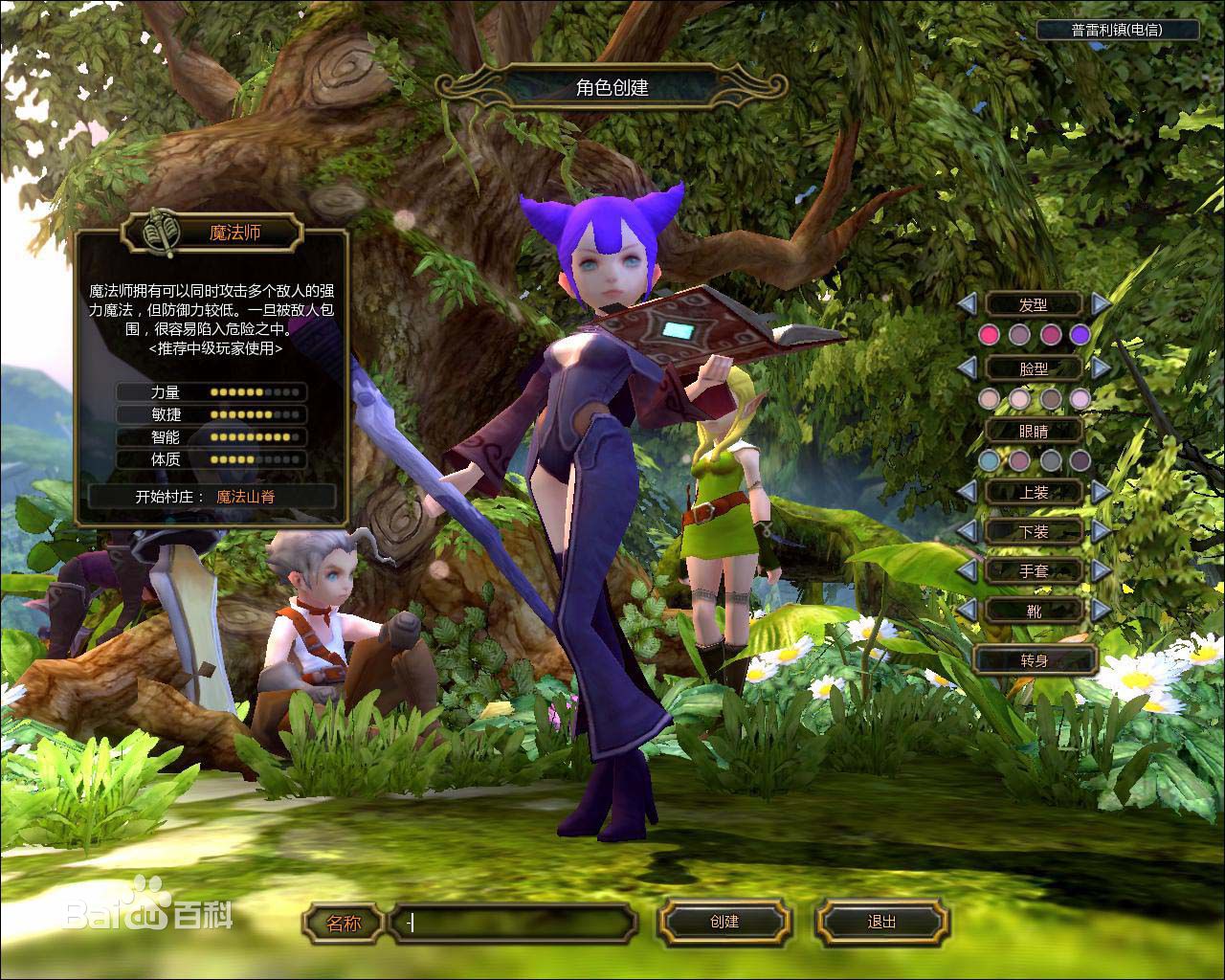Viewport: 1225px width, 980px height.
Task: Select the dark purple eye color swatch
Action: 1080,461
